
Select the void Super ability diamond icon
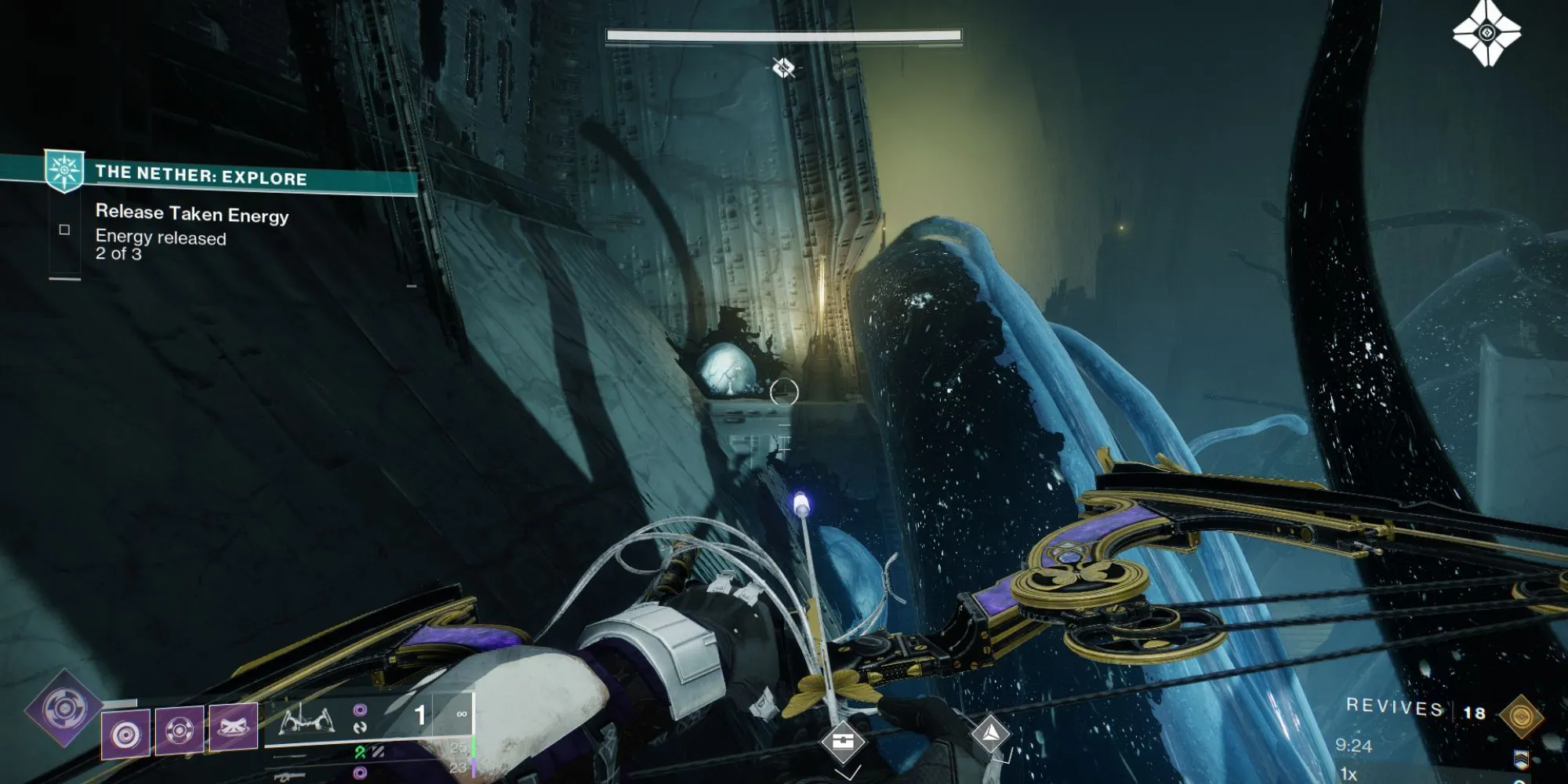[64, 710]
